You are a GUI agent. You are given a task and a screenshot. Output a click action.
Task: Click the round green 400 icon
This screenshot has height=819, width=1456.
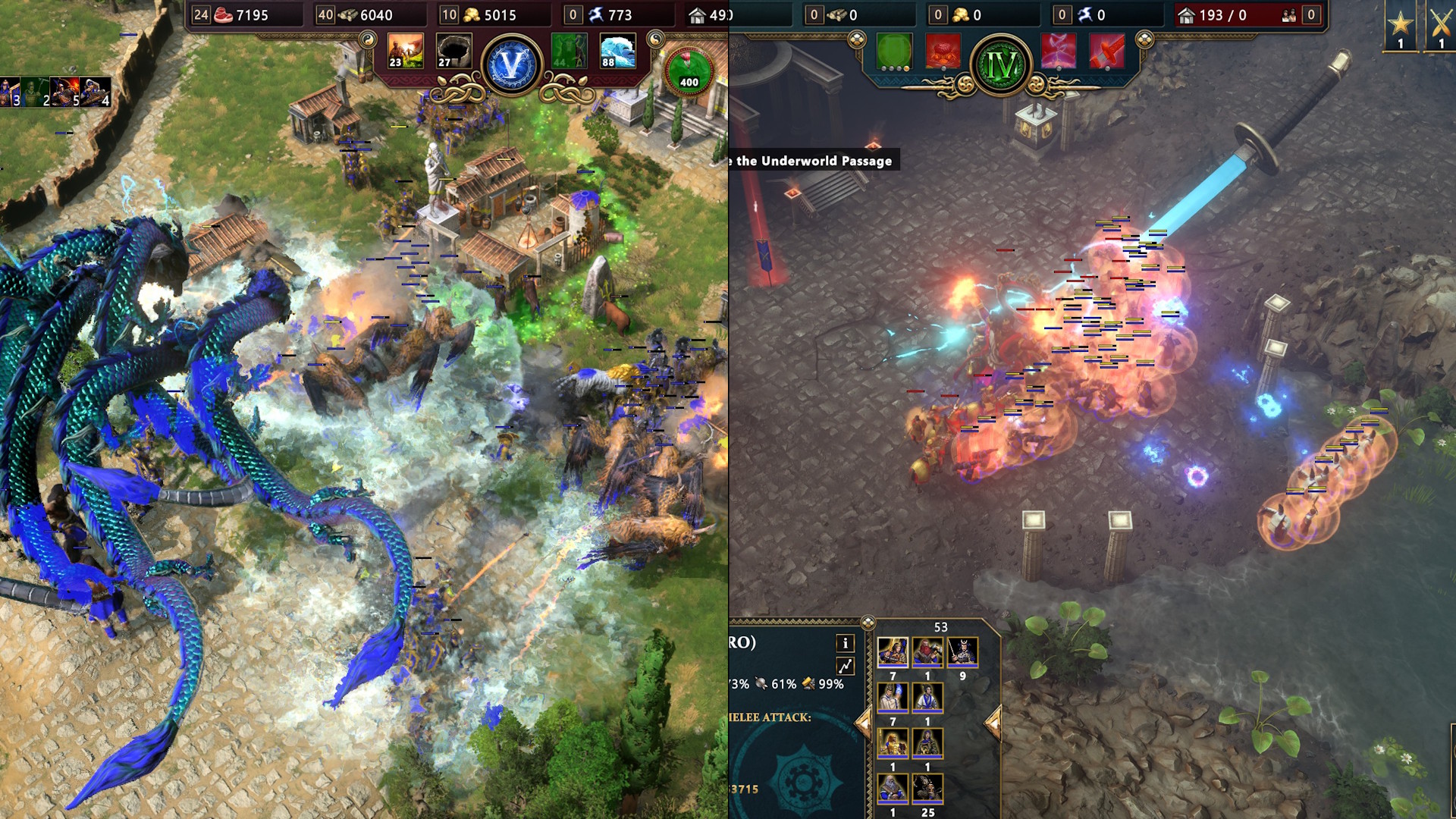tap(689, 71)
